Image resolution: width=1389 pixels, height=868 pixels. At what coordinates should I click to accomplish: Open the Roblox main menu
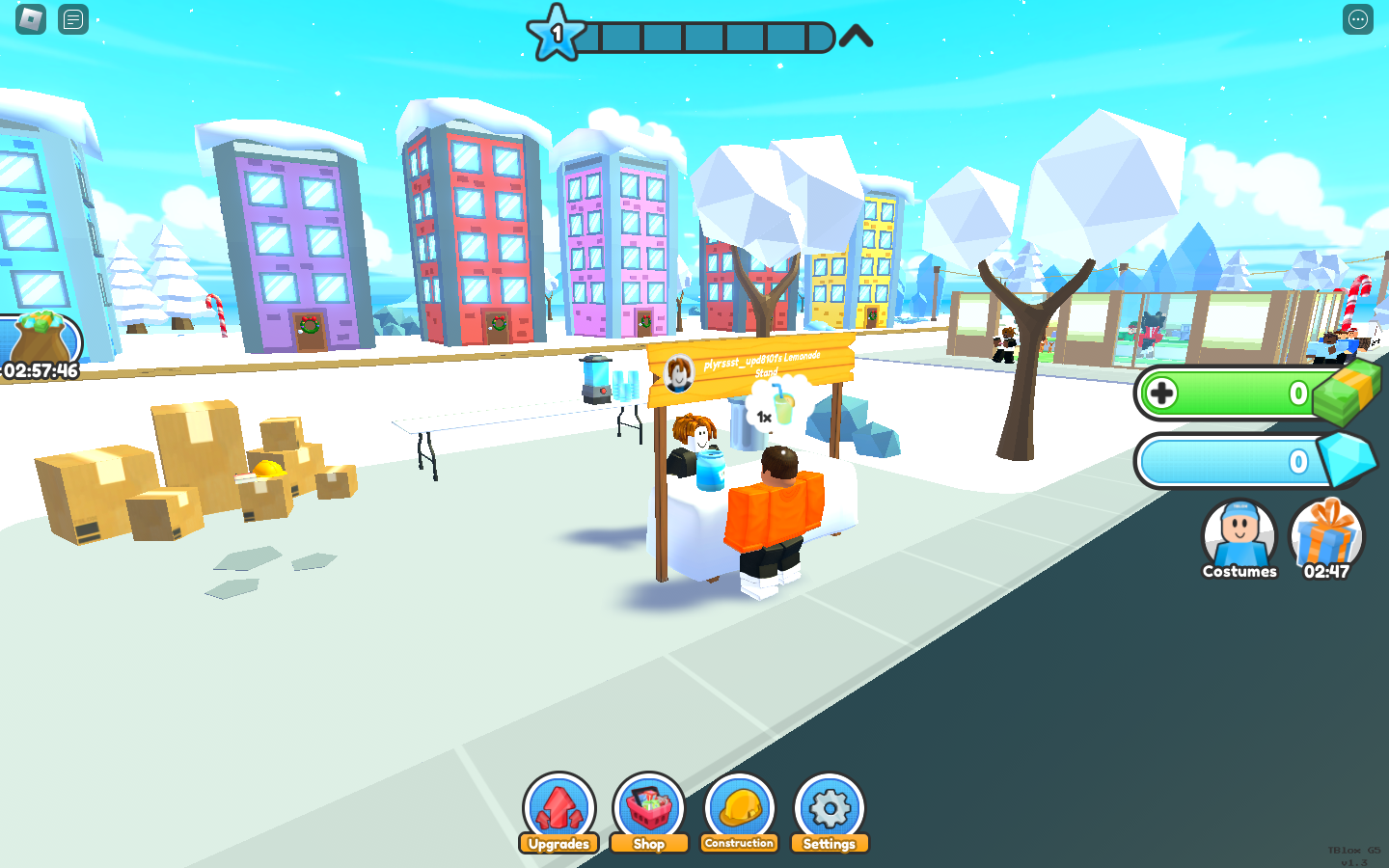click(31, 19)
